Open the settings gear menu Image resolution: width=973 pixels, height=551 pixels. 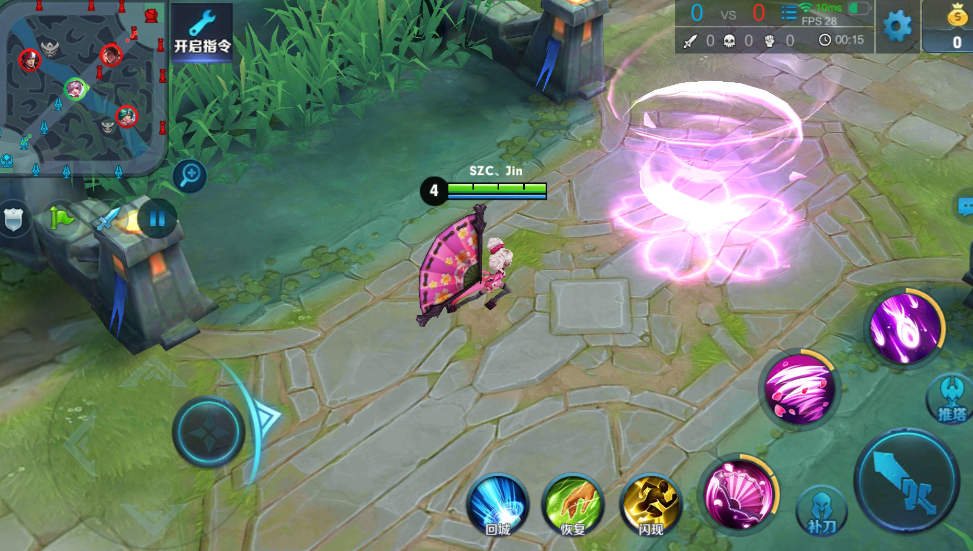[897, 26]
